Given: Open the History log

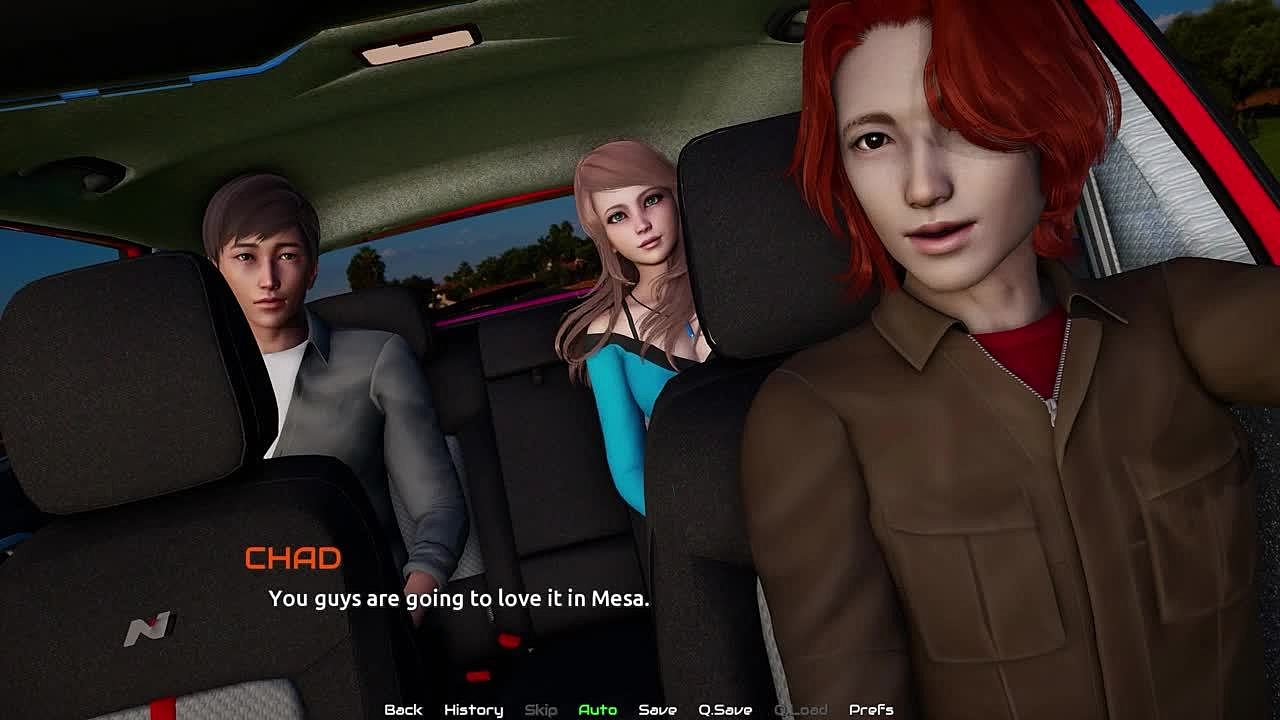Looking at the screenshot, I should pyautogui.click(x=473, y=709).
